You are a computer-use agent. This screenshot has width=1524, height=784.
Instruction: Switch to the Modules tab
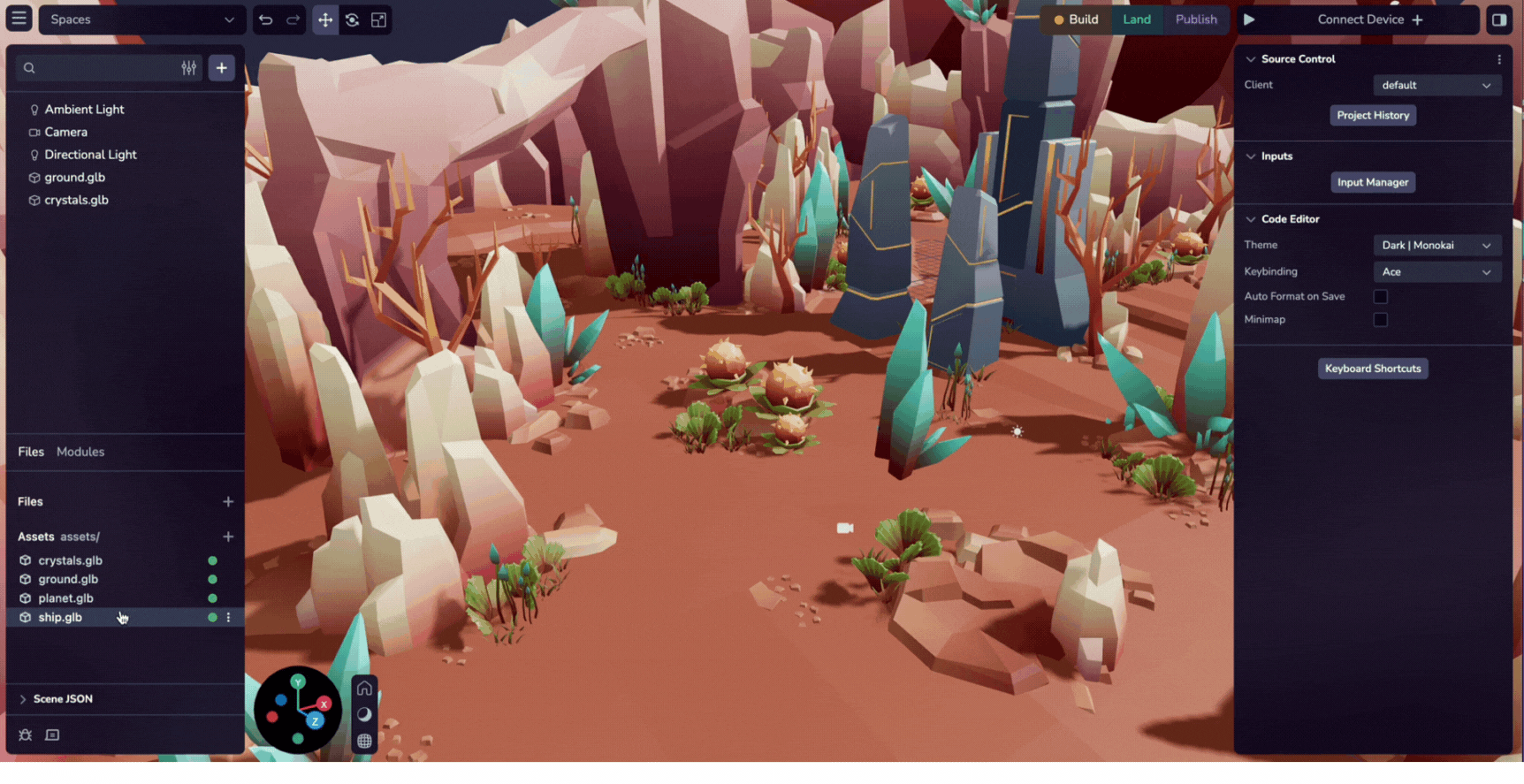click(80, 452)
